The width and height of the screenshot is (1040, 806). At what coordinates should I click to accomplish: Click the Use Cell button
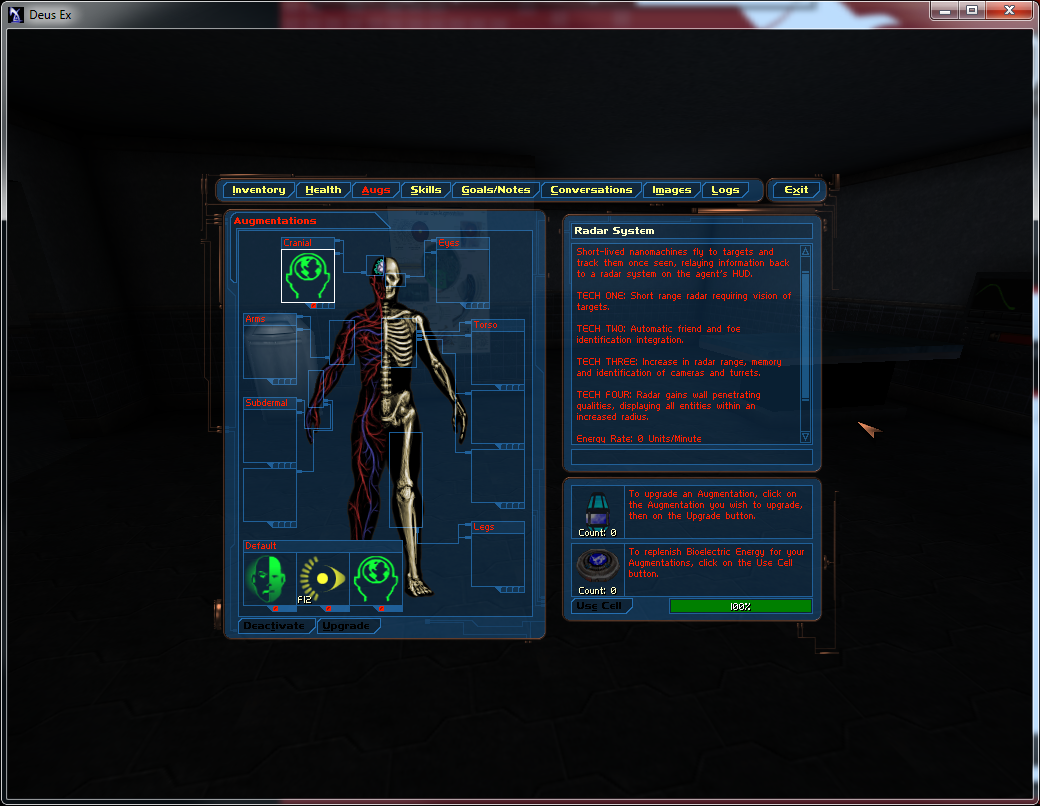tap(599, 606)
